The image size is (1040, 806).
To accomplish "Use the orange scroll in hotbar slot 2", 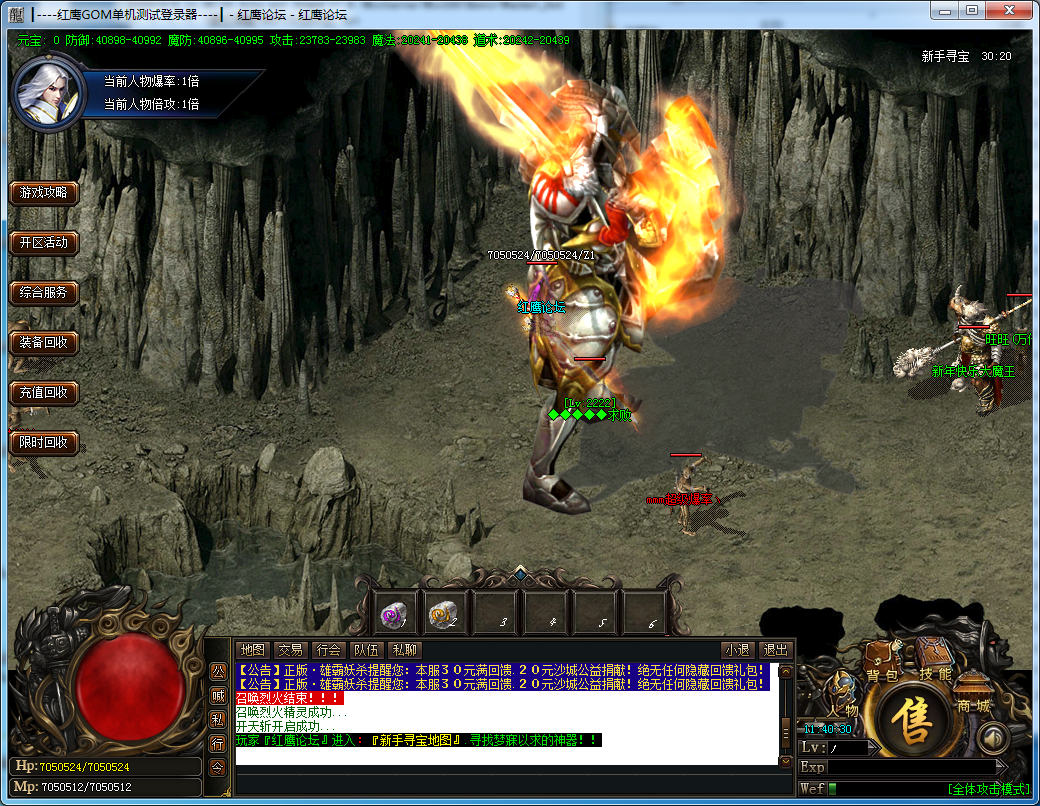I will pyautogui.click(x=445, y=613).
